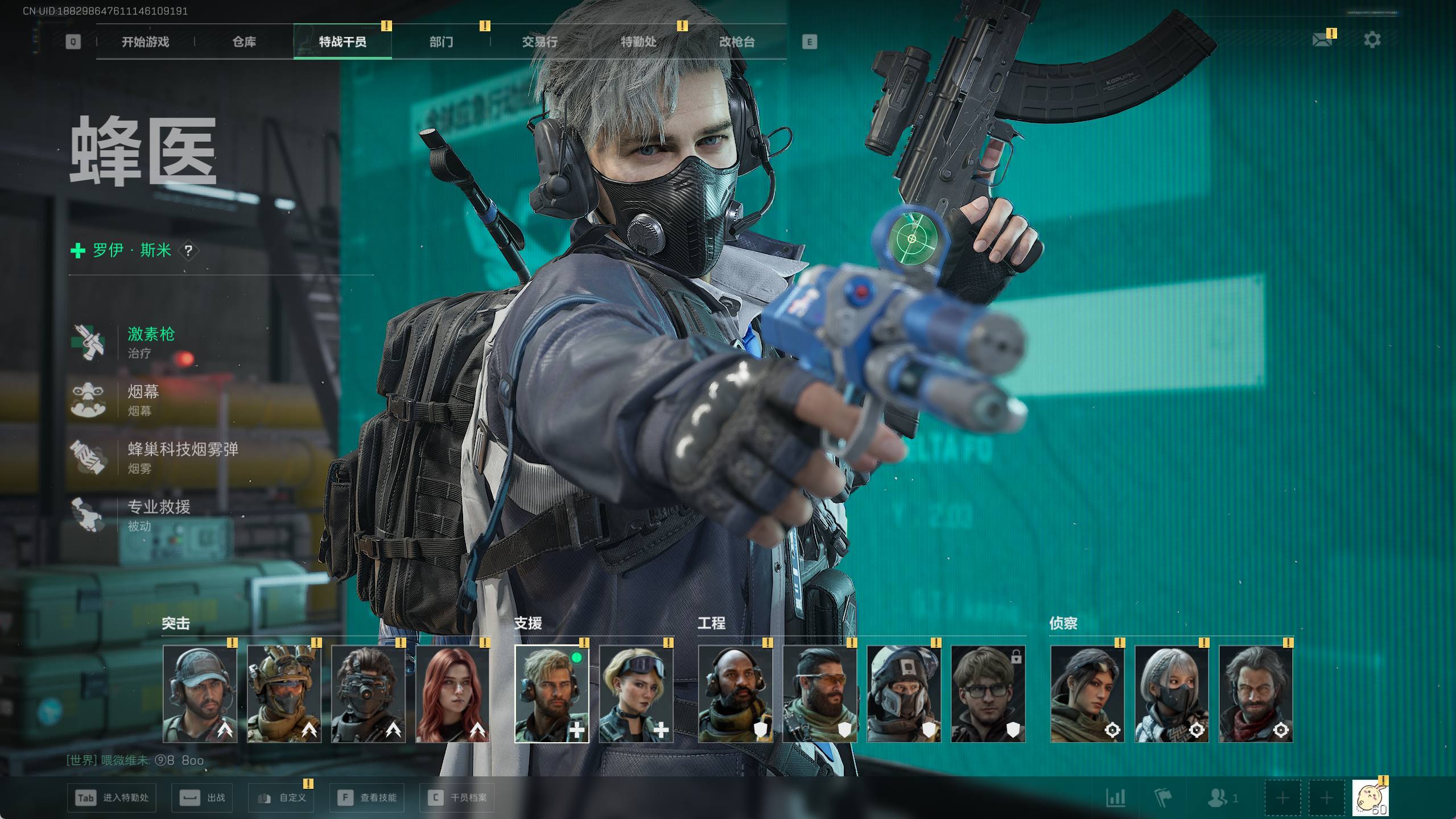Select the blonde goggles support operator
The width and height of the screenshot is (1456, 819).
pyautogui.click(x=636, y=694)
